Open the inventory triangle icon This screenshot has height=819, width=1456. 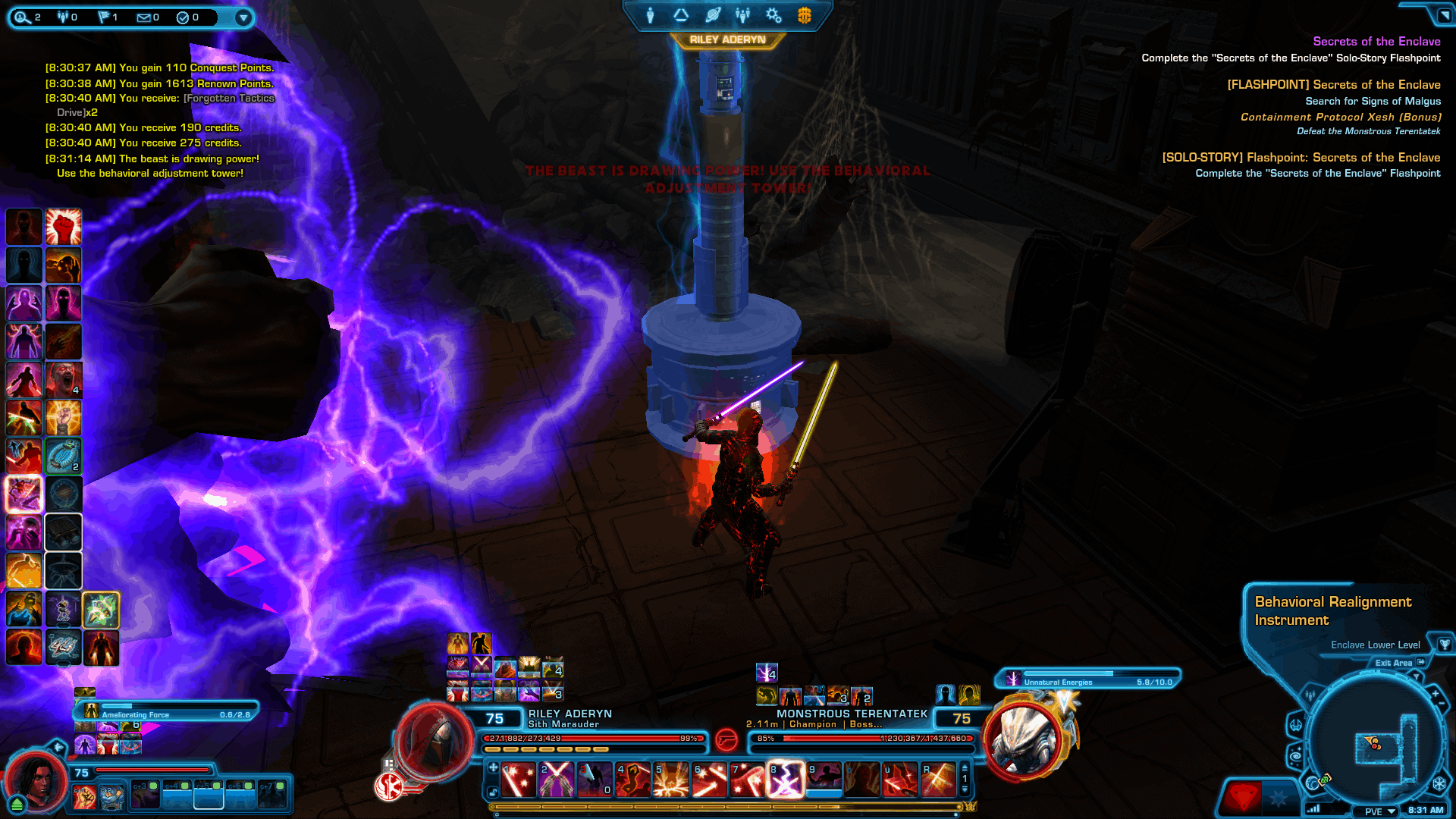point(680,15)
